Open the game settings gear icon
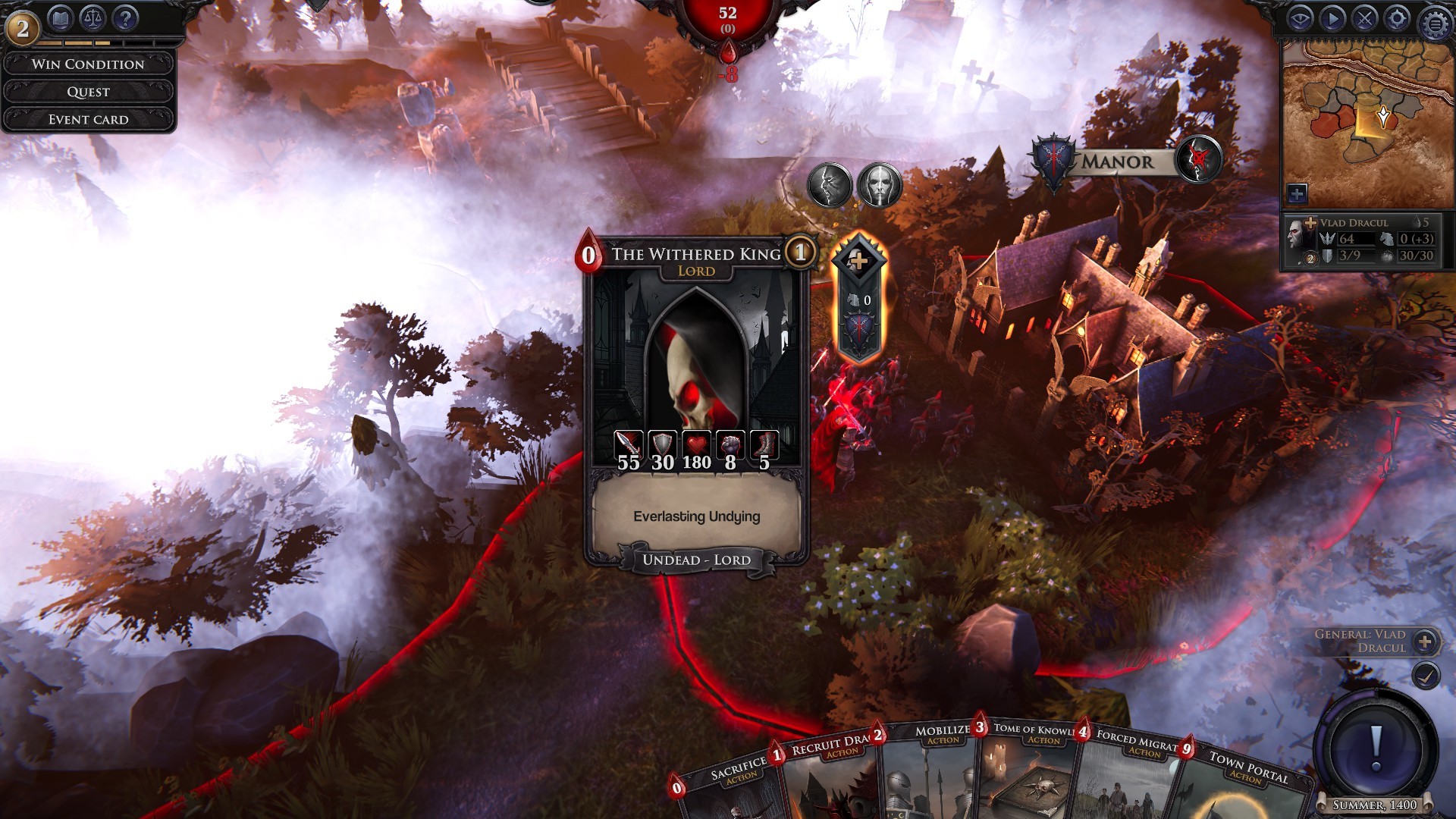1456x819 pixels. 1398,19
